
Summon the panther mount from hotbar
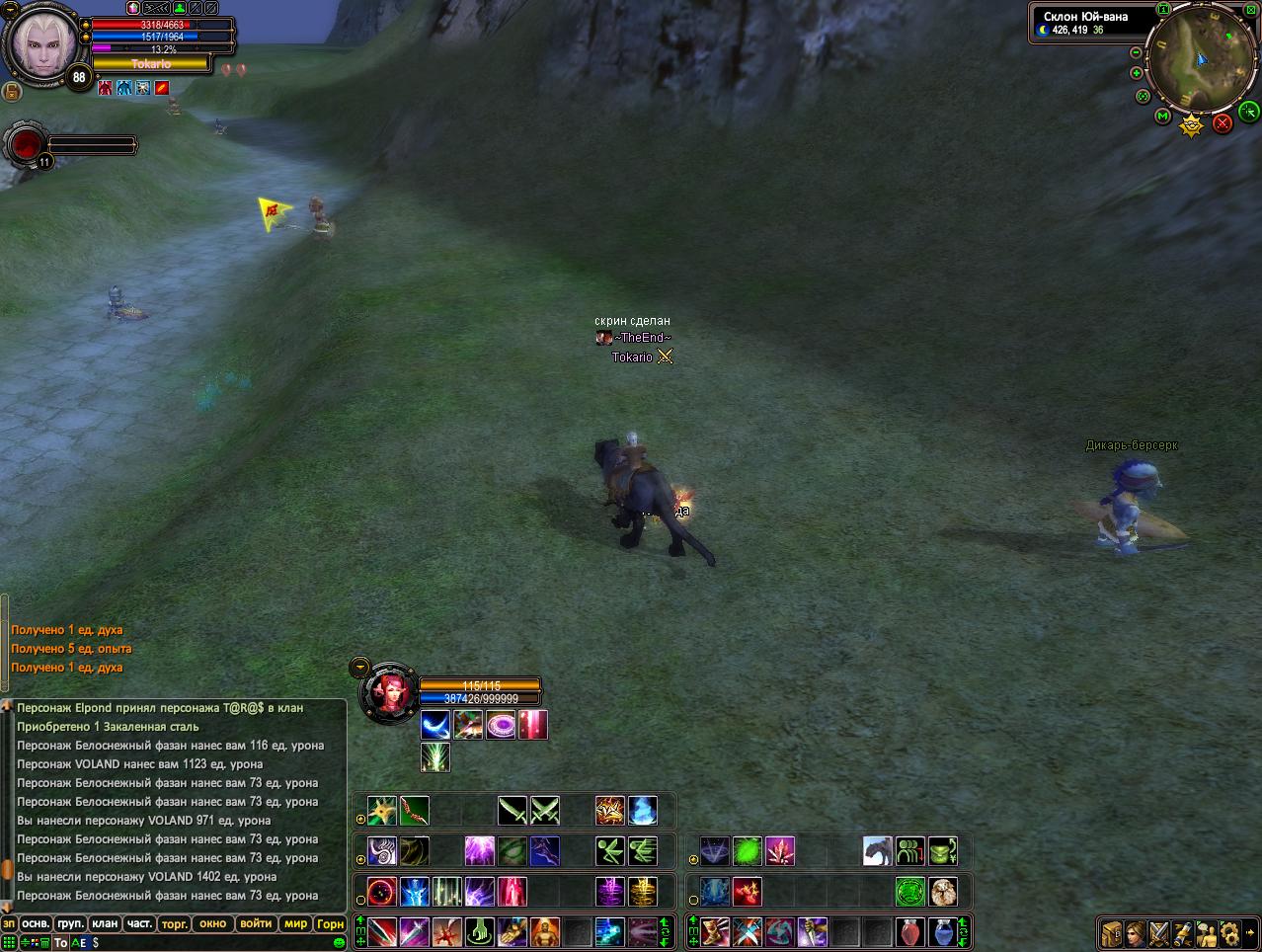coord(877,850)
